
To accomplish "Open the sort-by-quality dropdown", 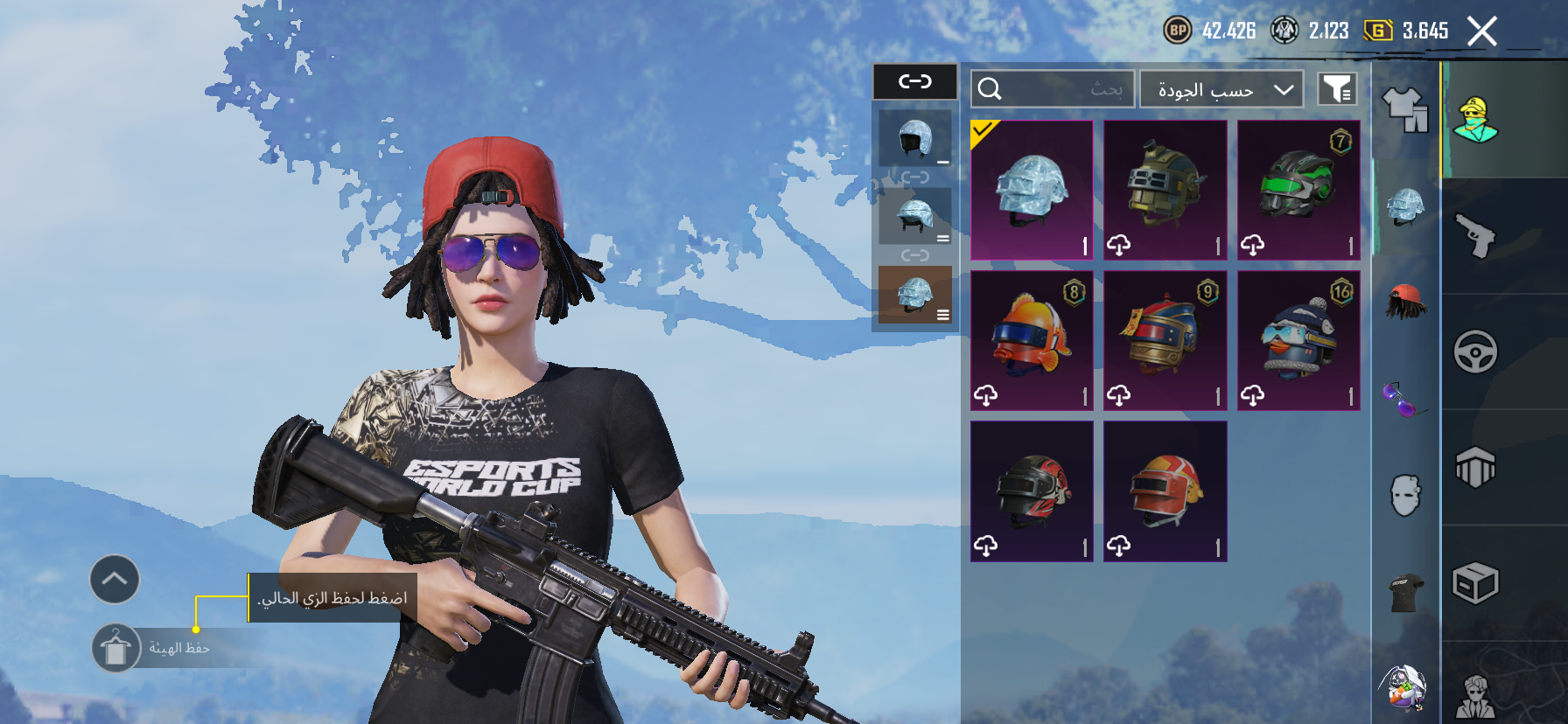I will point(1221,89).
